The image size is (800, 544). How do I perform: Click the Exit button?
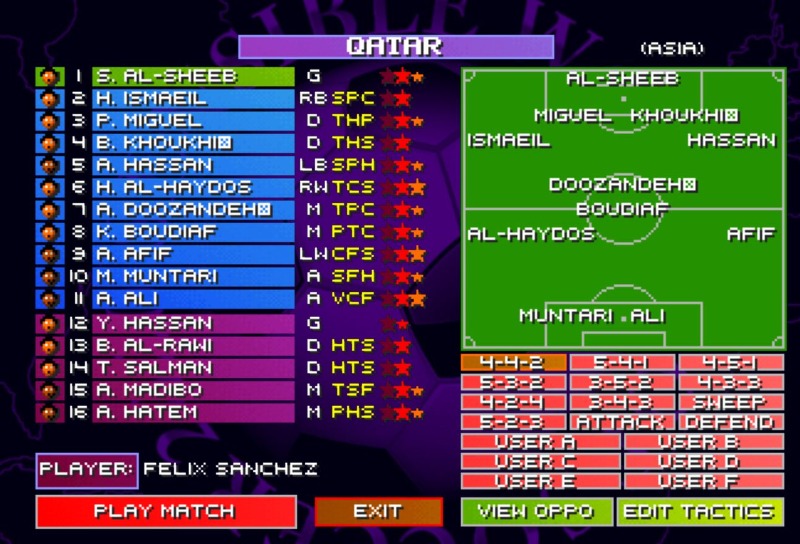point(378,511)
